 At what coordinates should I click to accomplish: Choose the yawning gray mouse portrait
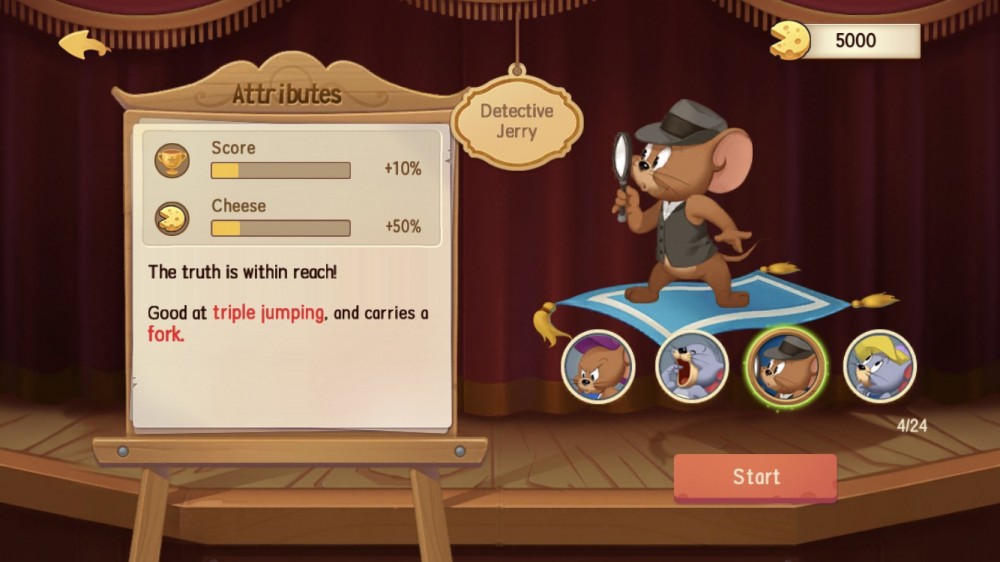click(691, 367)
